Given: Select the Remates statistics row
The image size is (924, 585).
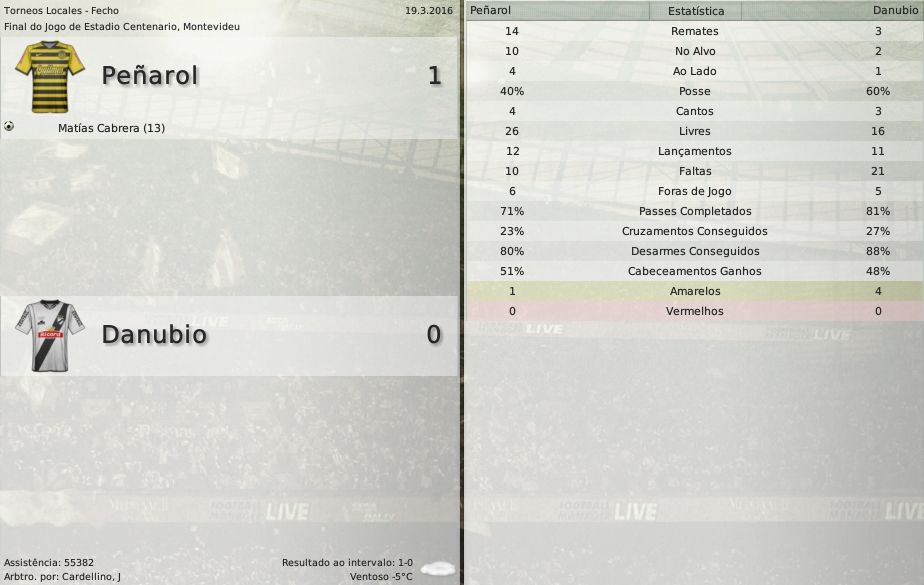Looking at the screenshot, I should pos(694,31).
